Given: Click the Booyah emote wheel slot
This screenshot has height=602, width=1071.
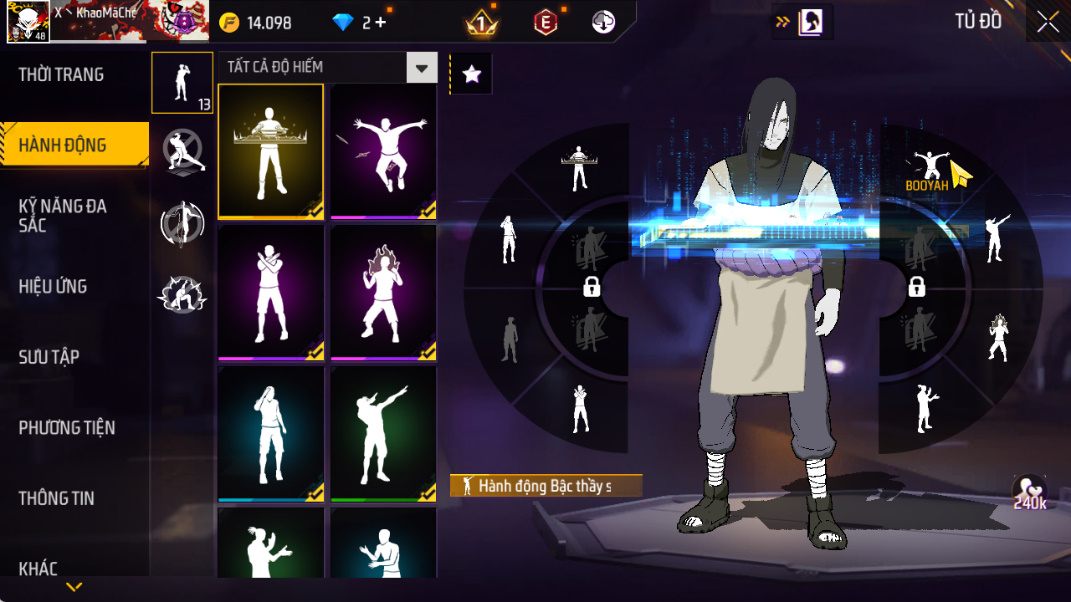Looking at the screenshot, I should click(x=927, y=172).
